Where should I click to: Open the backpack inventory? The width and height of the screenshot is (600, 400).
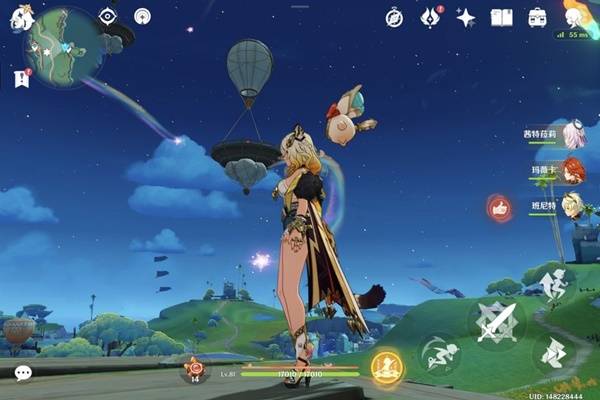point(537,17)
